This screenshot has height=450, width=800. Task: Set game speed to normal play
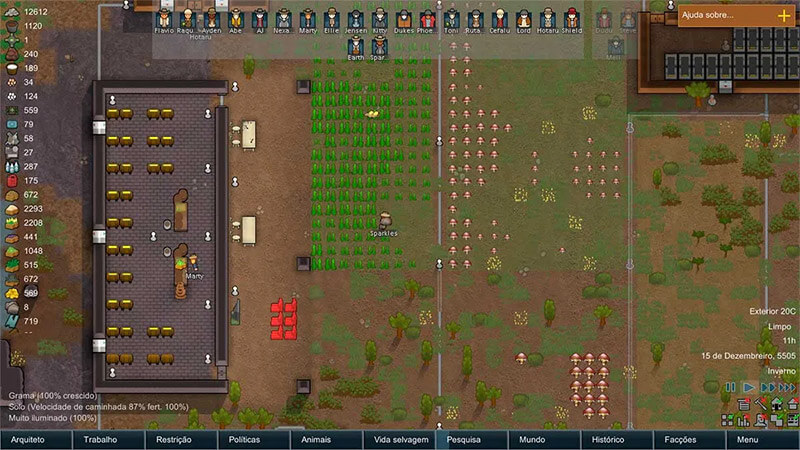(x=747, y=387)
